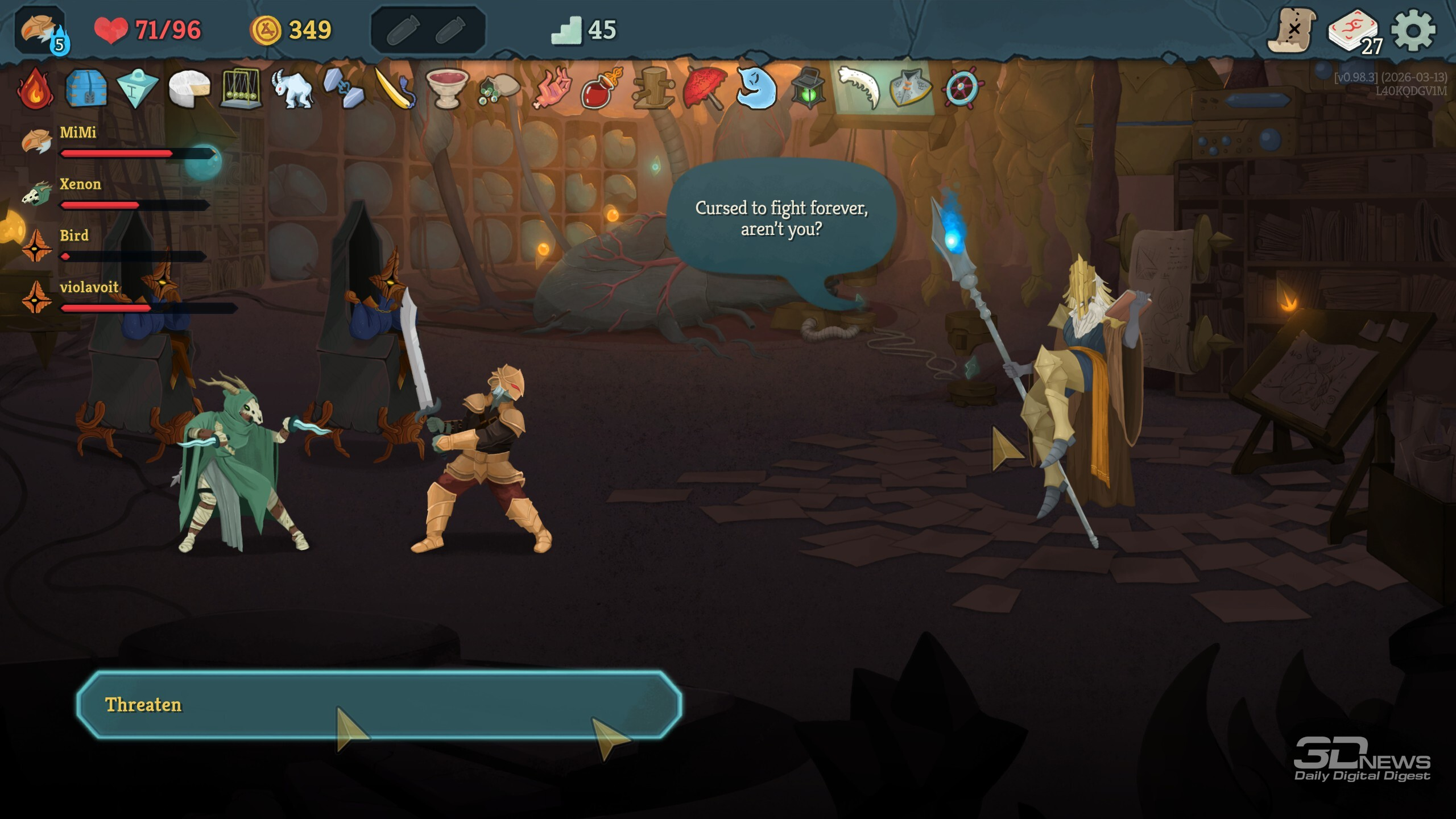Select the wooden stump relic
1456x819 pixels.
click(x=654, y=89)
